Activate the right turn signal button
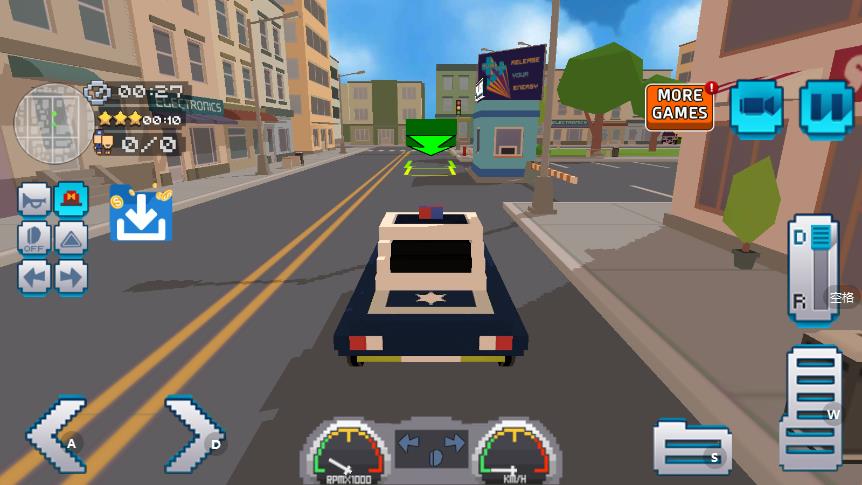 point(71,276)
